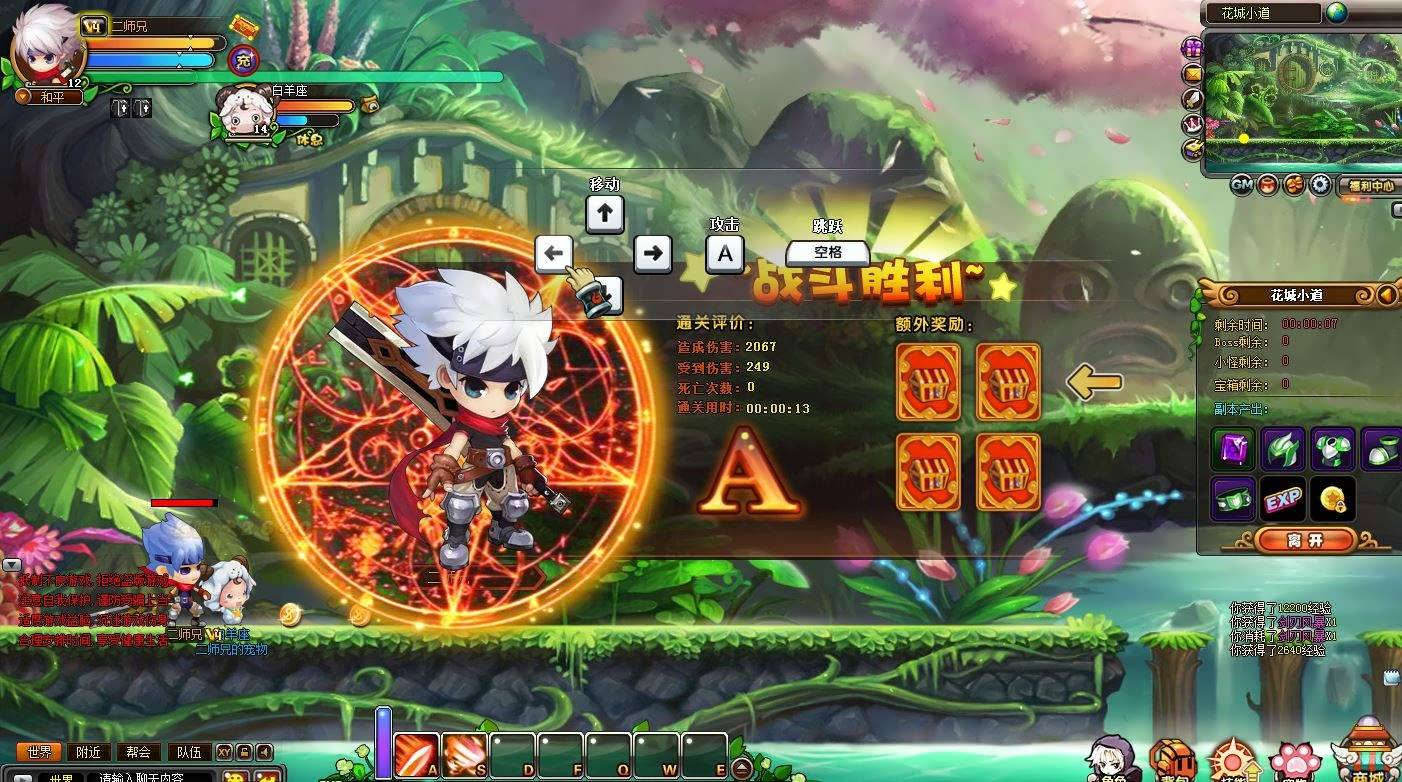Open the pet paw menu
Viewport: 1402px width, 782px height.
pos(1296,762)
